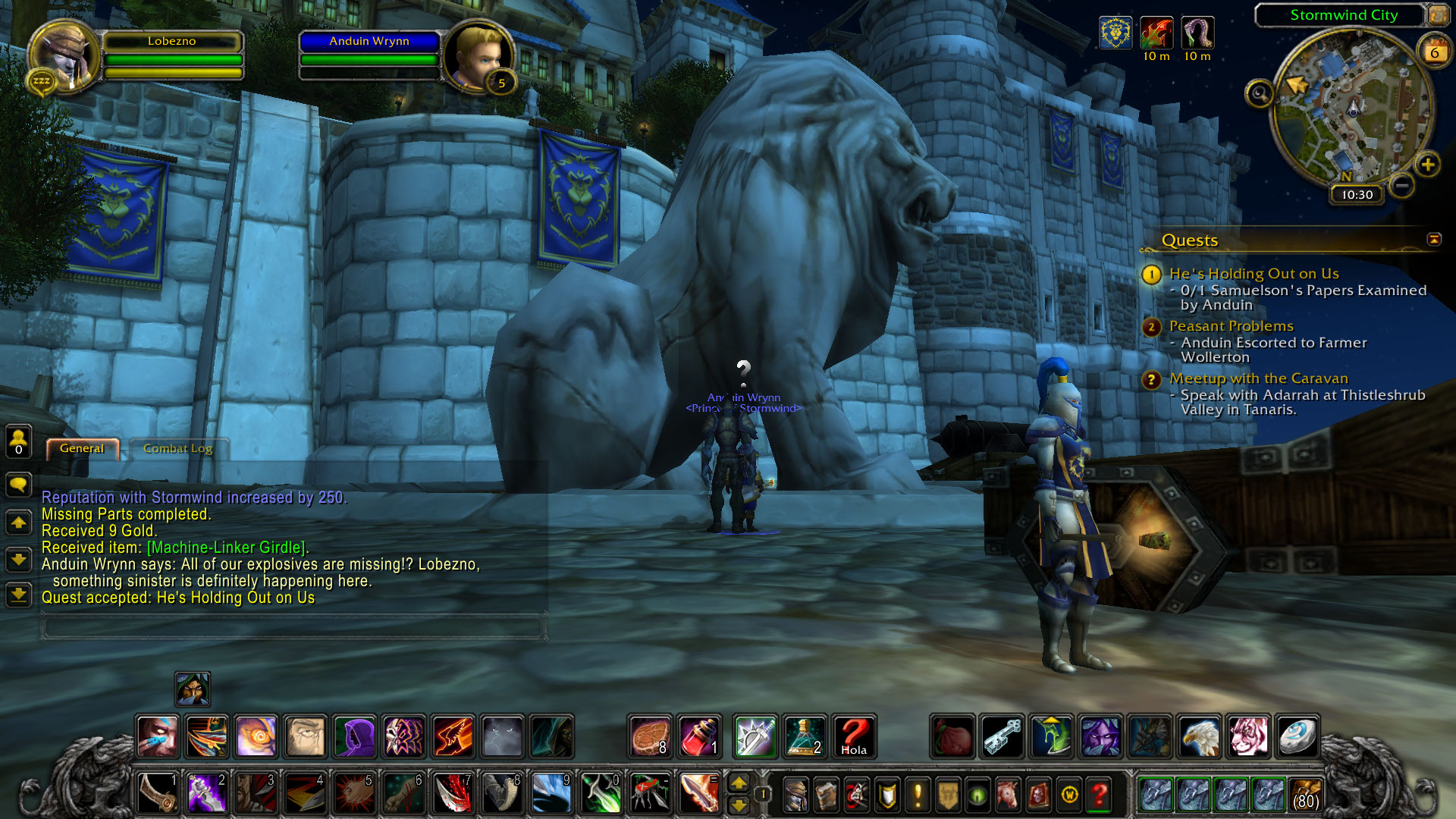
Task: Summon the white gryphon mount
Action: (1199, 736)
